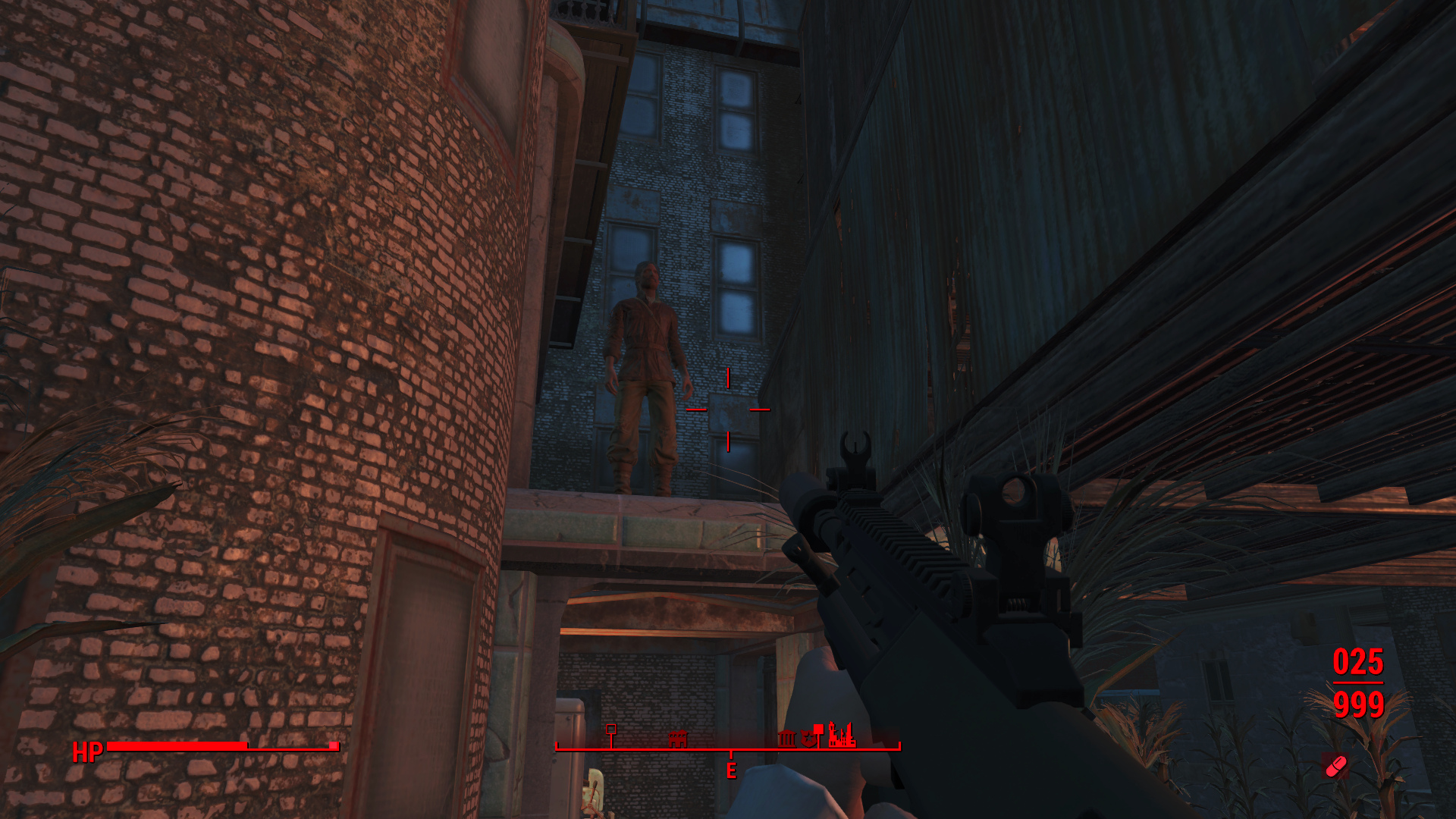Click the ruined city skyline compass marker

[x=842, y=736]
